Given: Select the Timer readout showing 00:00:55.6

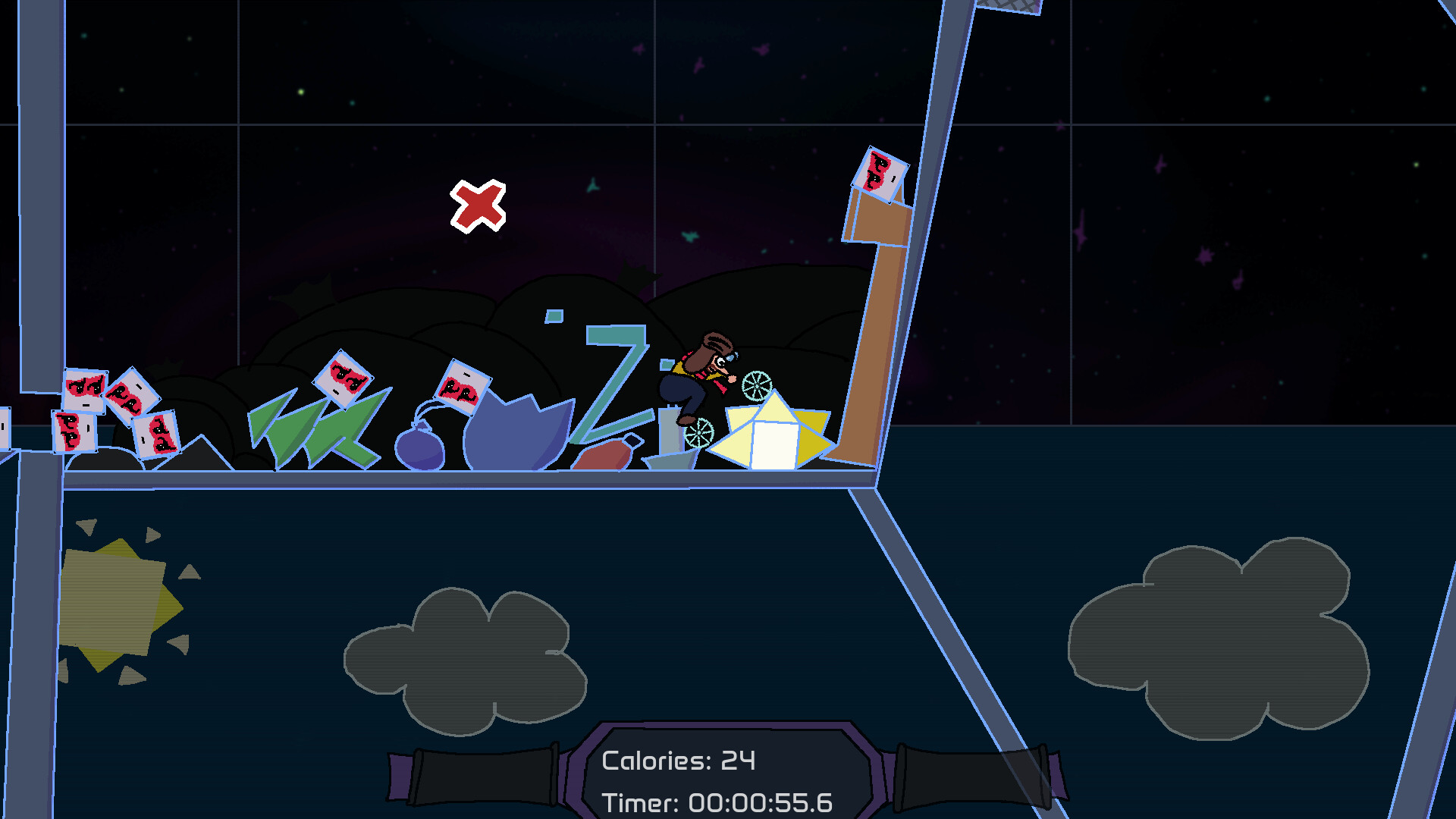Looking at the screenshot, I should coord(717,800).
